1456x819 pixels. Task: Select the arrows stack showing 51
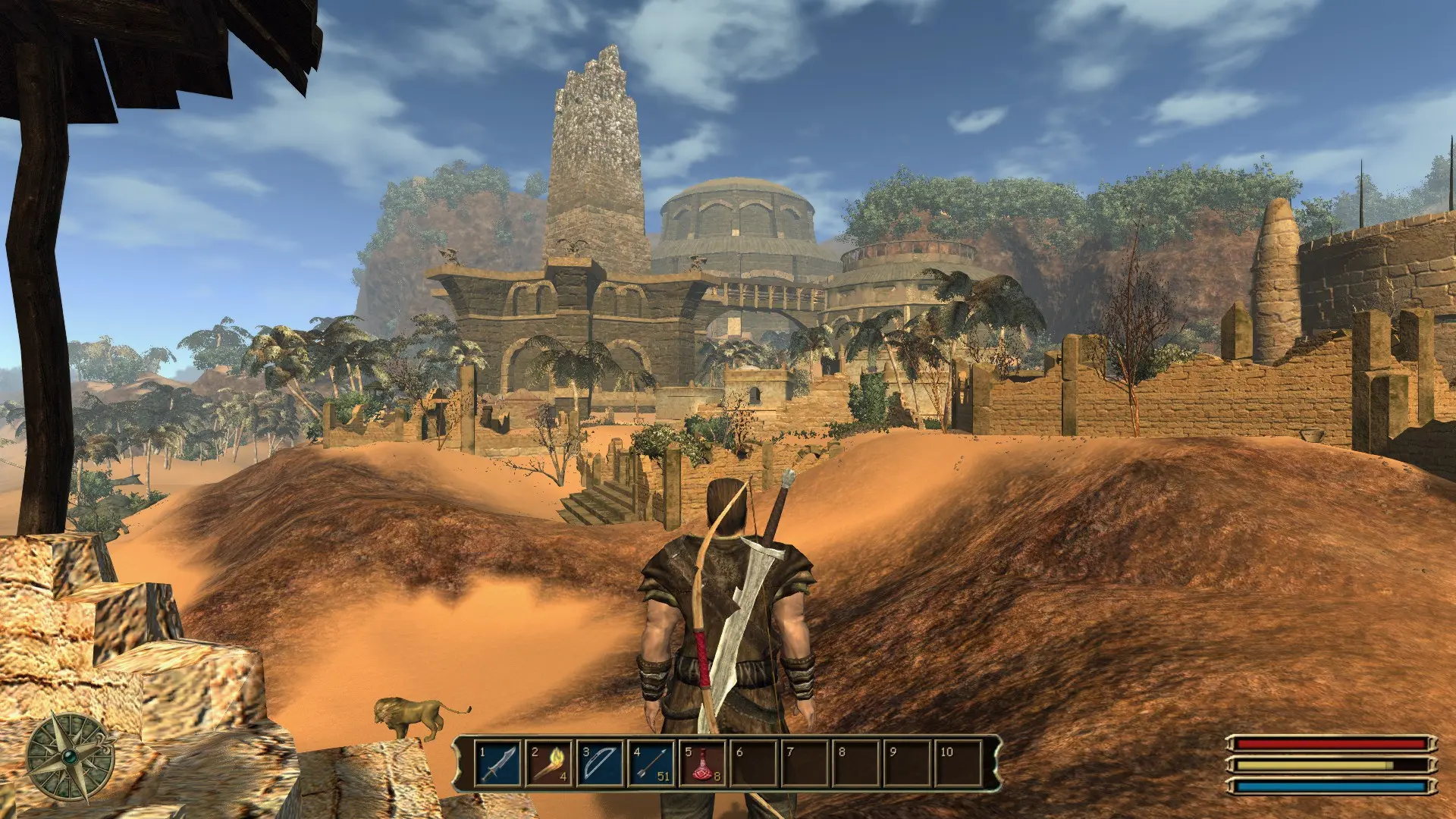651,764
